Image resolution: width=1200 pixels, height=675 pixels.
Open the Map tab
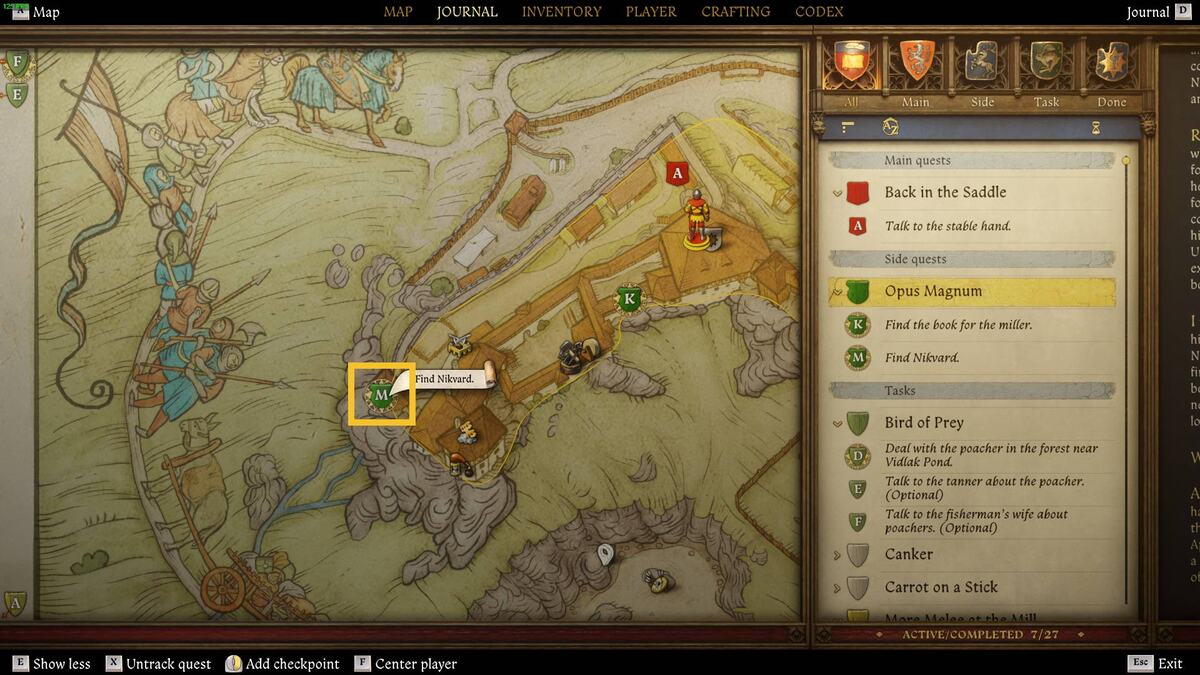coord(398,12)
